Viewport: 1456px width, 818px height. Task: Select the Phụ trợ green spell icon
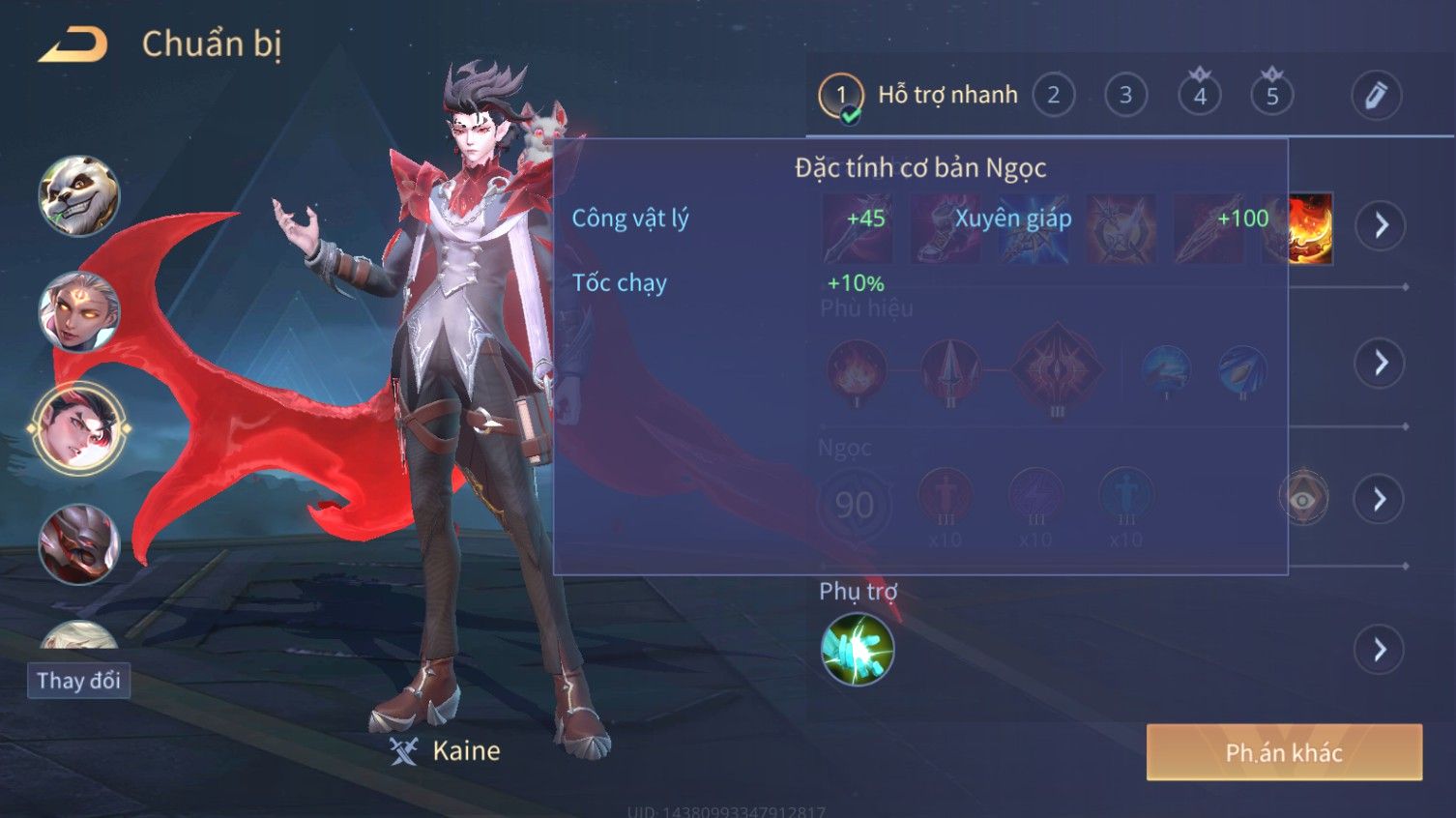[857, 650]
